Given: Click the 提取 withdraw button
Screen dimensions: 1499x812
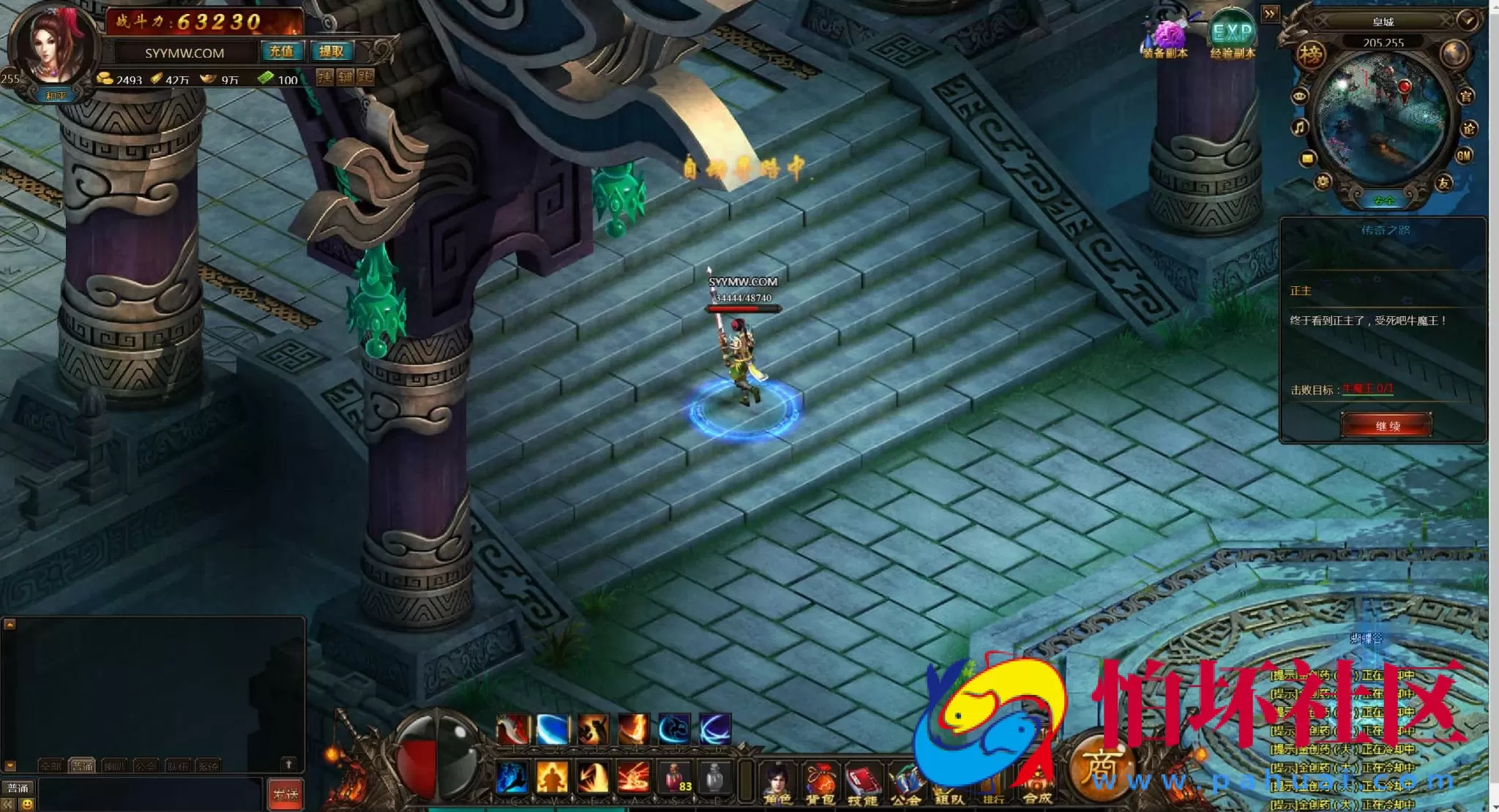Looking at the screenshot, I should point(332,51).
